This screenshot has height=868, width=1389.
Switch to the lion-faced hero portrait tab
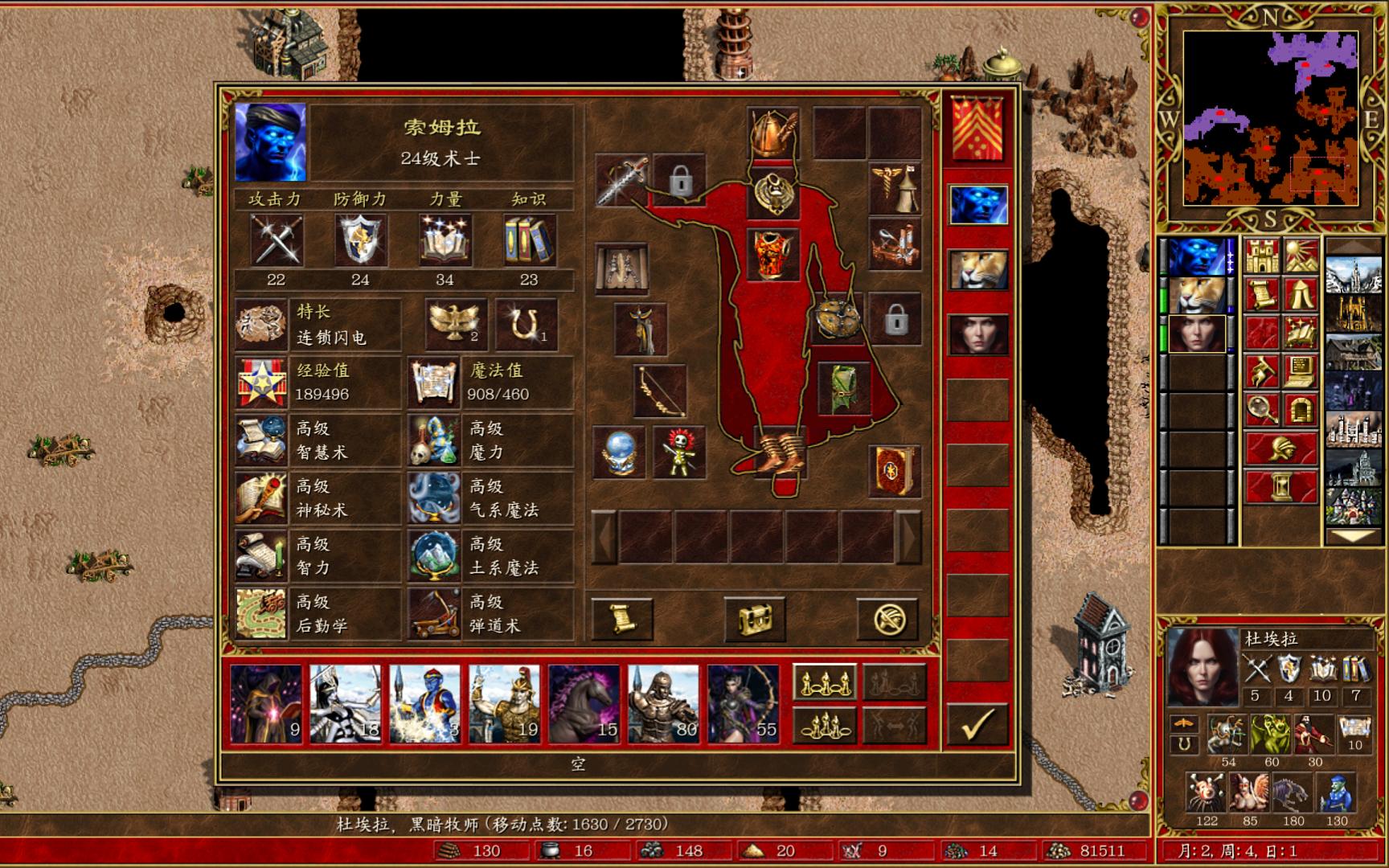click(x=978, y=269)
